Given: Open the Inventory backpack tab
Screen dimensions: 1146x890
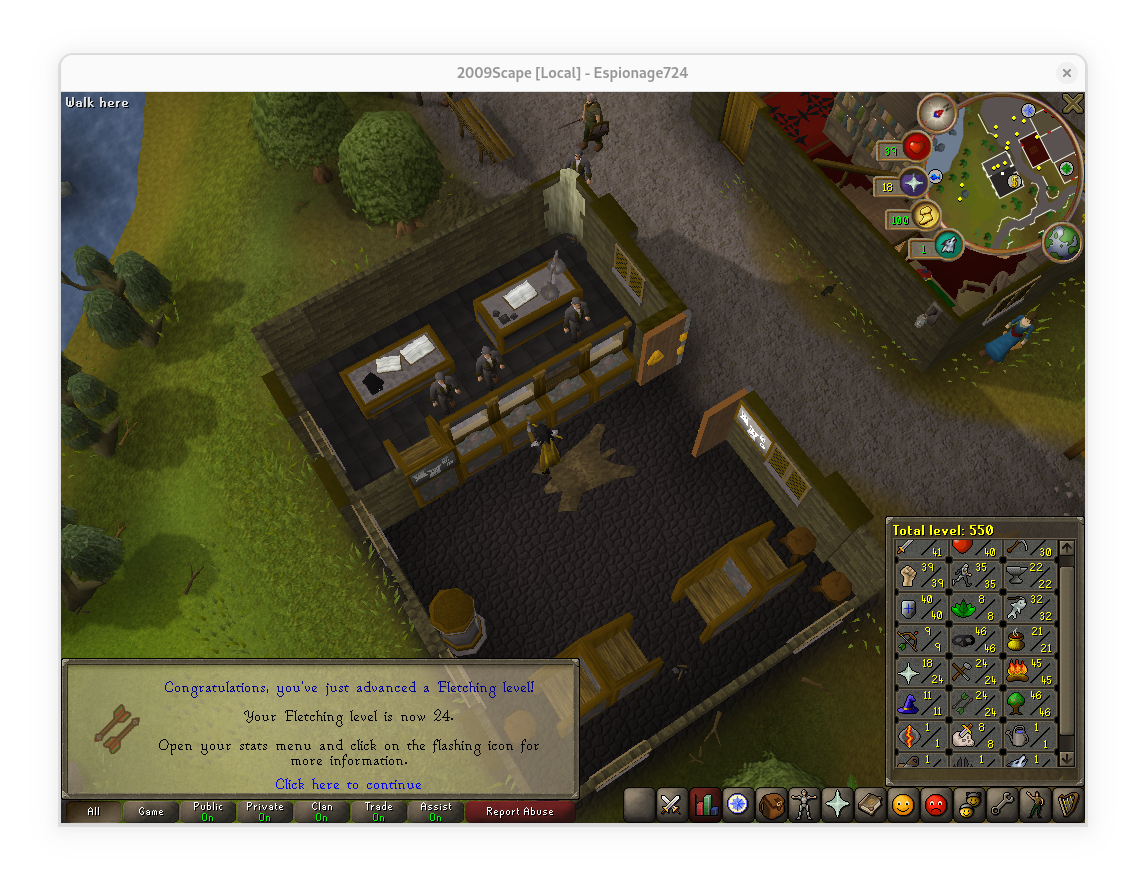Looking at the screenshot, I should coord(771,804).
